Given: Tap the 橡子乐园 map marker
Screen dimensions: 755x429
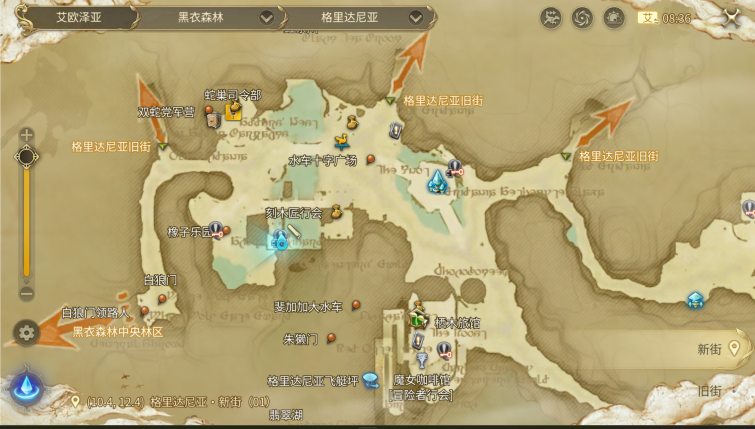Looking at the screenshot, I should (x=214, y=230).
